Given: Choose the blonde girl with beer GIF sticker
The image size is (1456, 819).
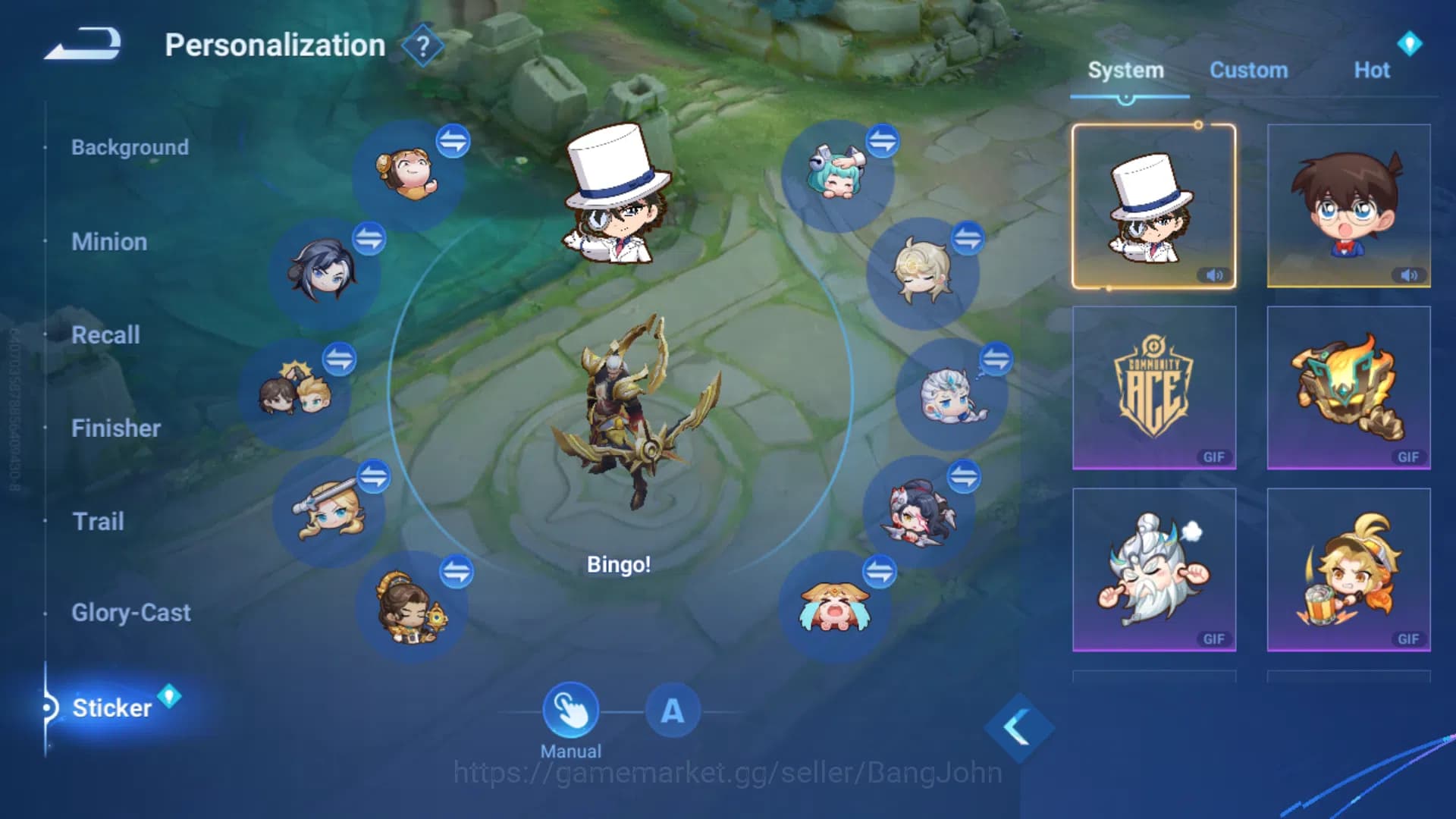Looking at the screenshot, I should 1348,570.
